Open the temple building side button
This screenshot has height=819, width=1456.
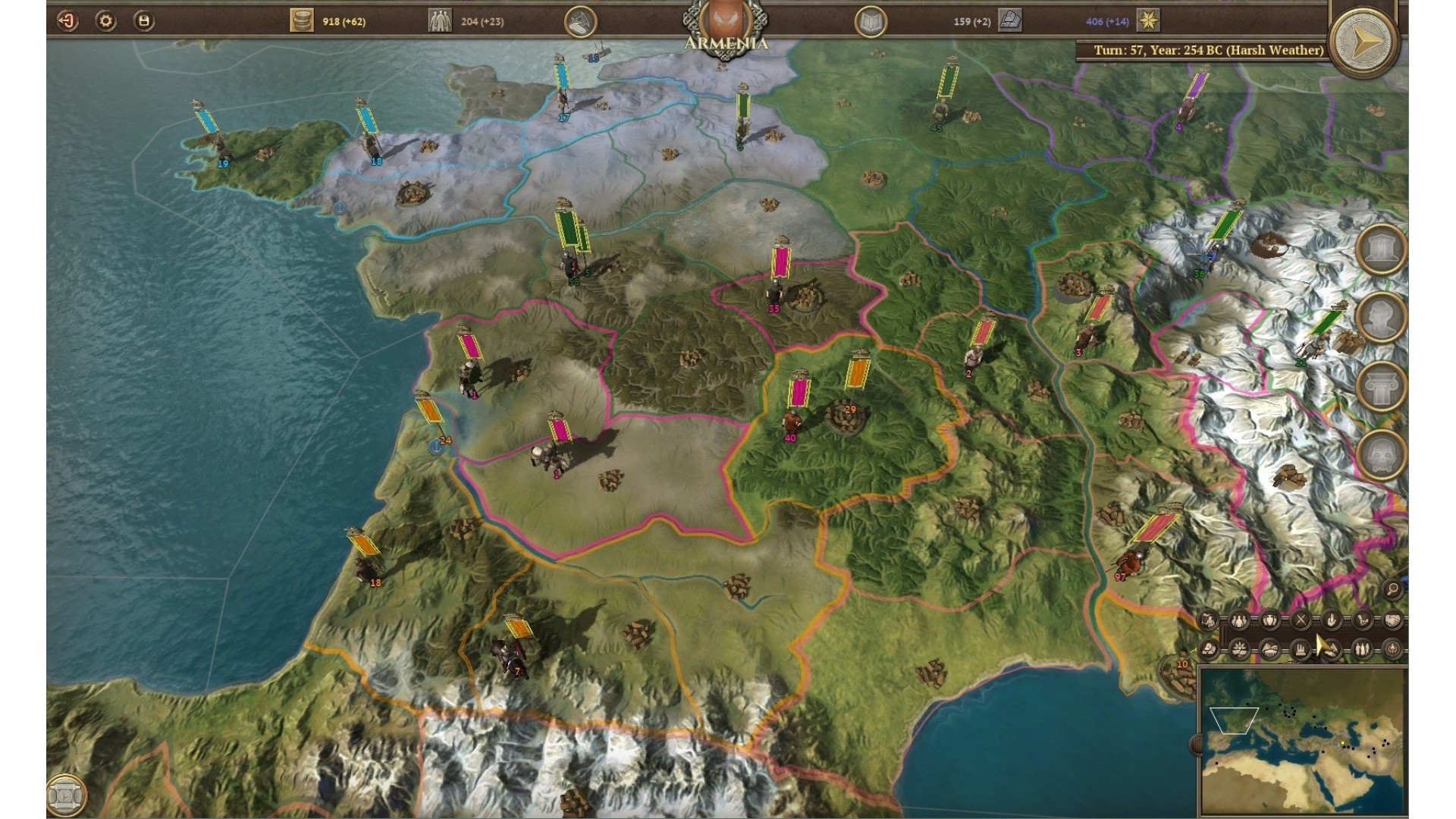tap(1380, 249)
